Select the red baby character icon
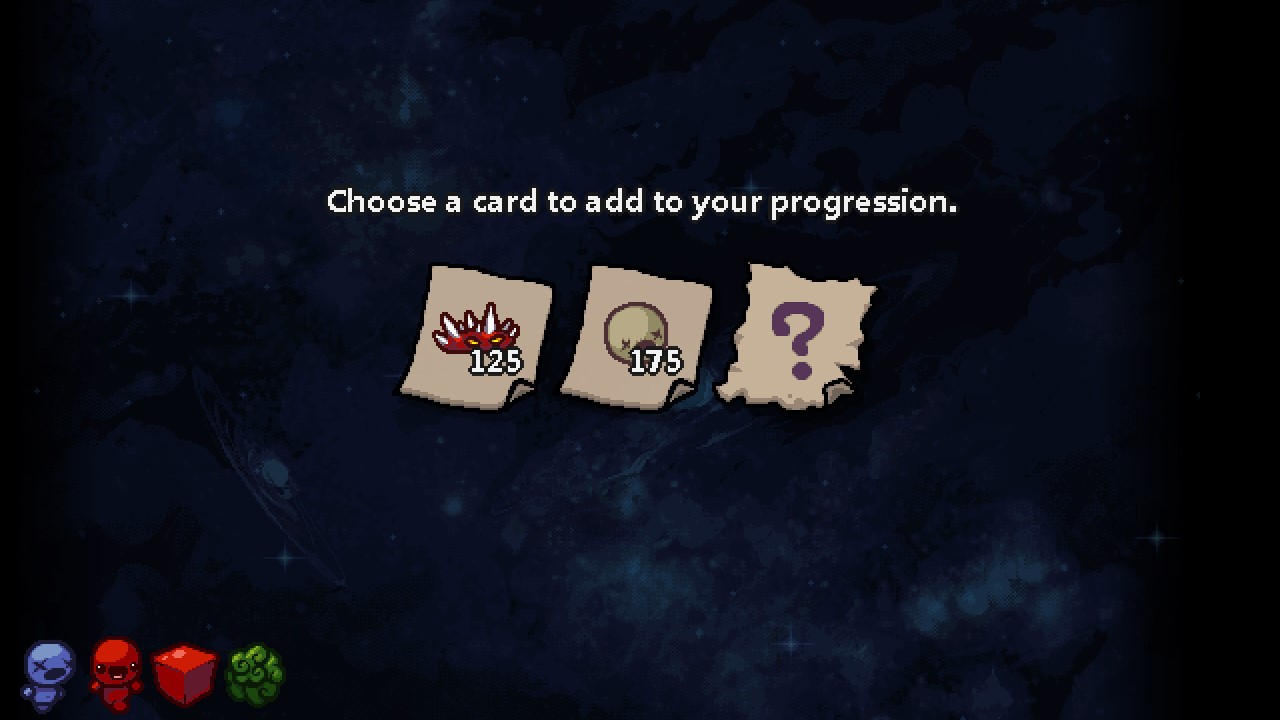 [115, 673]
